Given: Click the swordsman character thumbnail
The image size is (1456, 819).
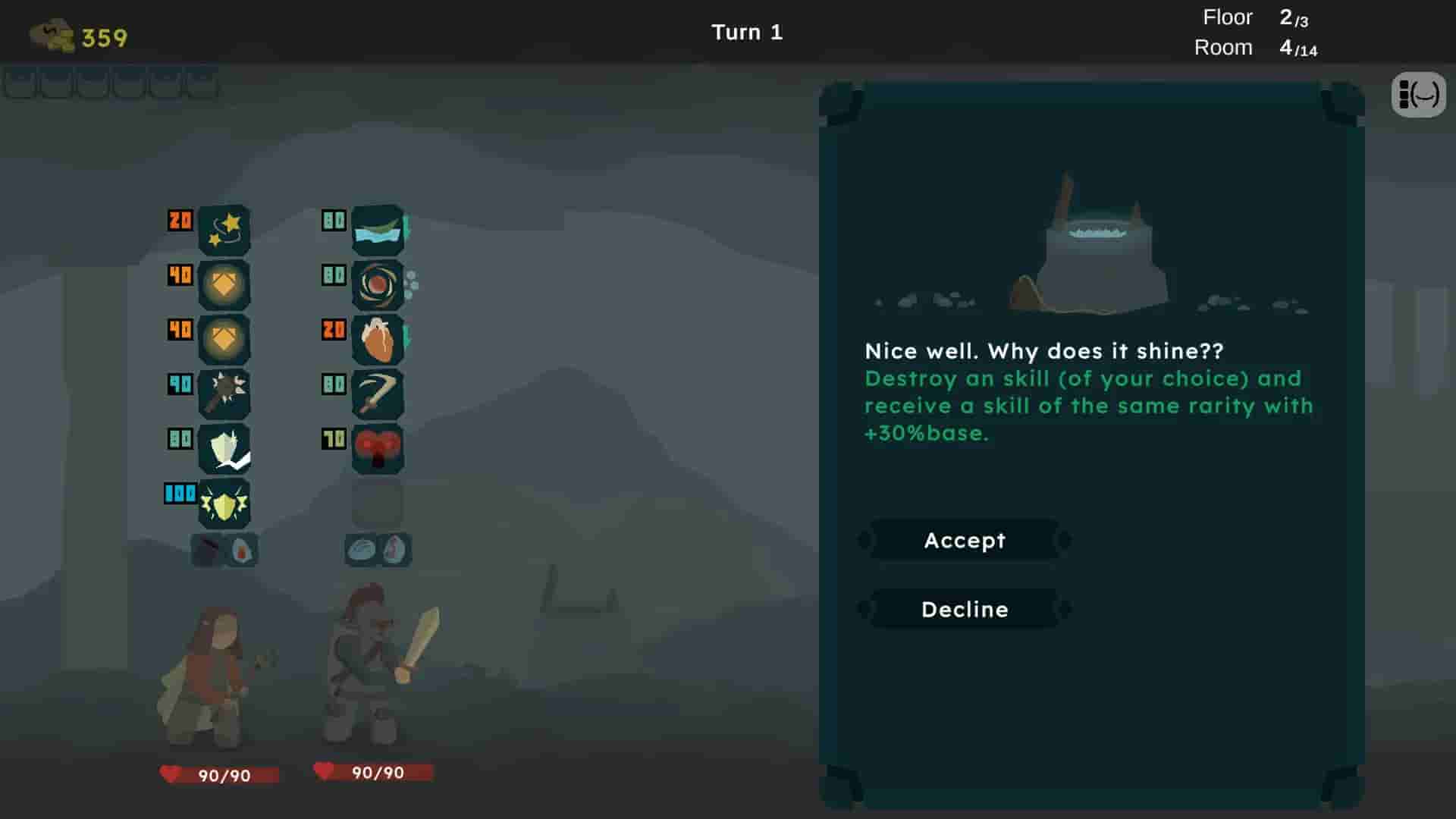Looking at the screenshot, I should coord(364,667).
